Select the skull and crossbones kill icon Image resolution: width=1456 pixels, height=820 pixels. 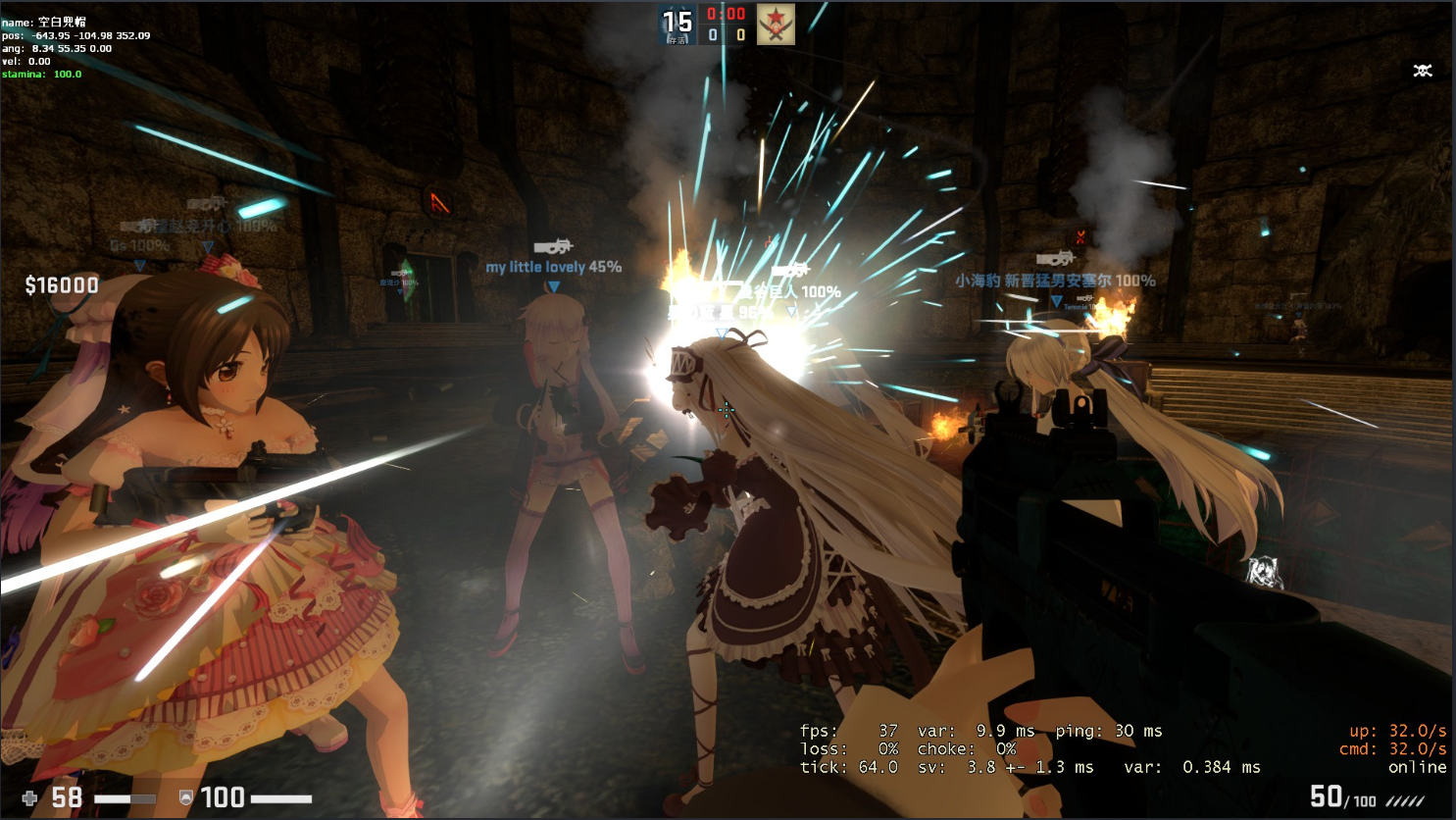coord(1423,71)
